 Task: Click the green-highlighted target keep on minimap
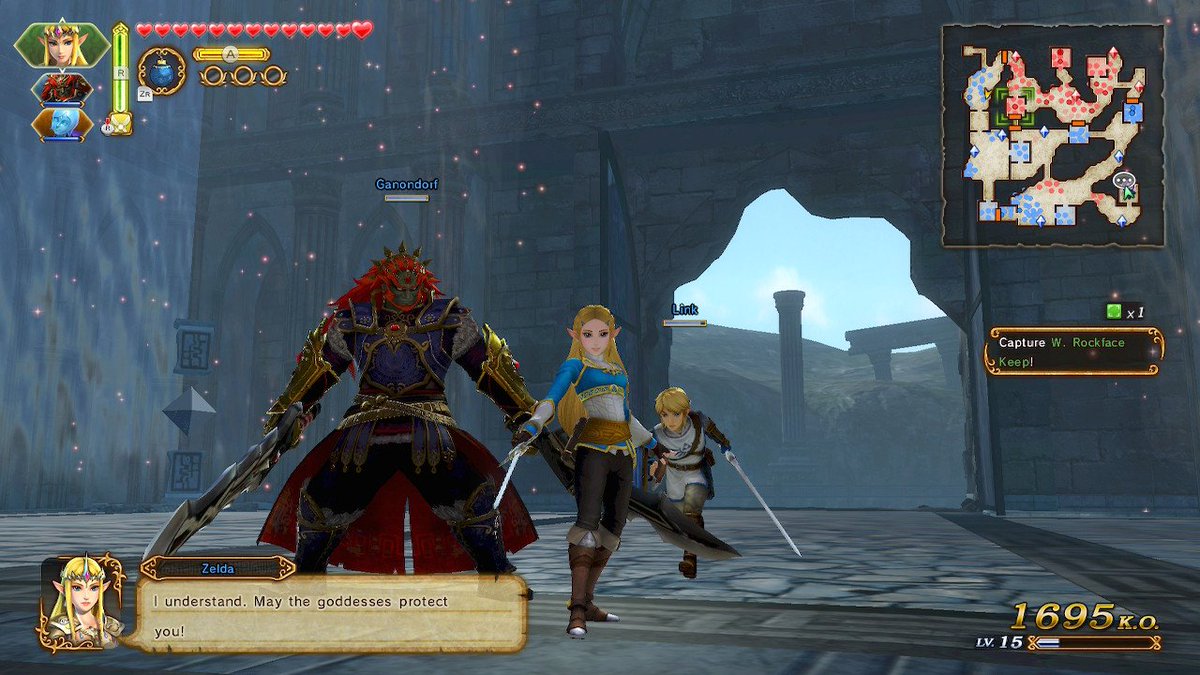[1014, 105]
